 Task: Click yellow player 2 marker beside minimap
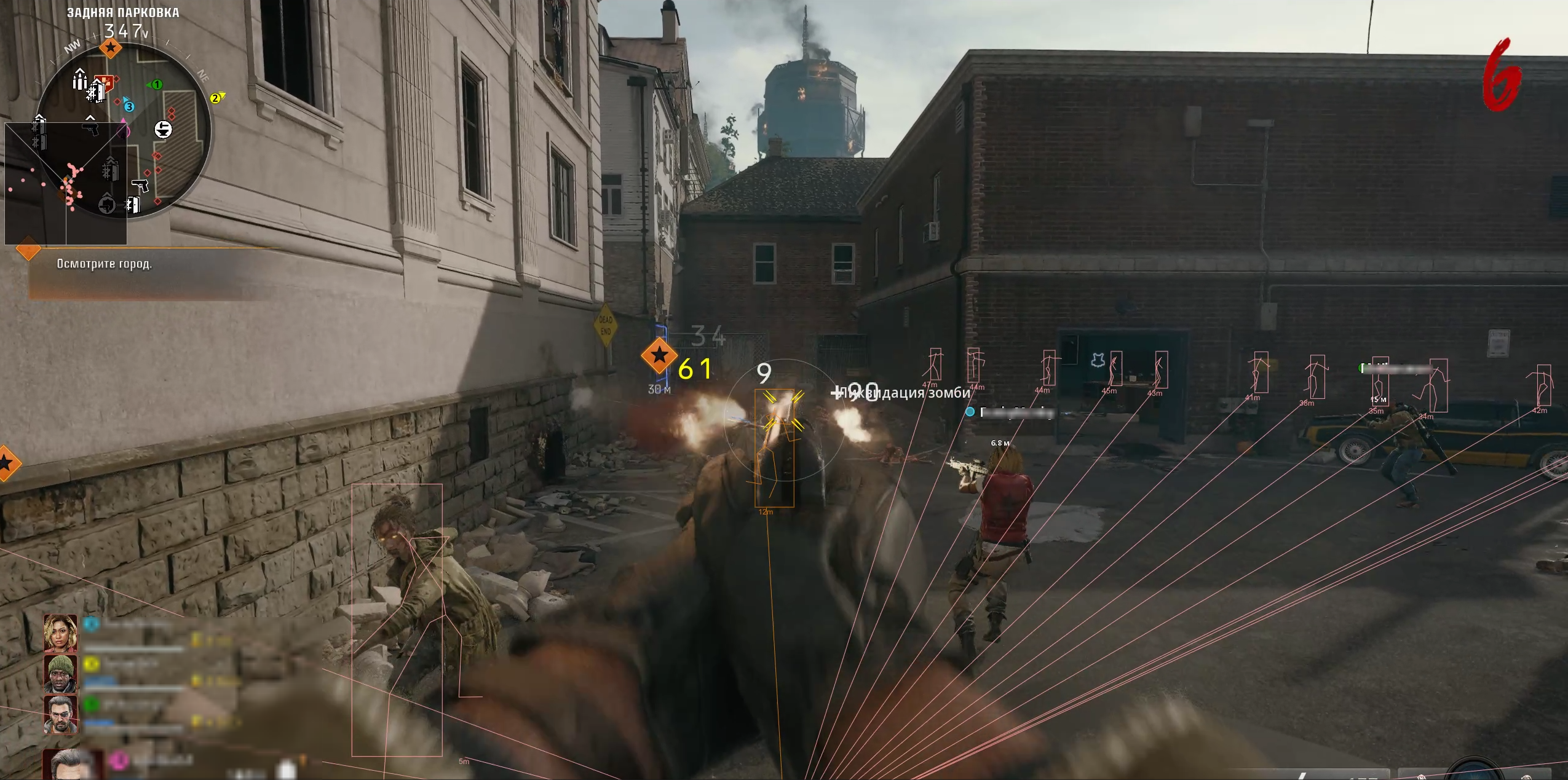coord(216,98)
